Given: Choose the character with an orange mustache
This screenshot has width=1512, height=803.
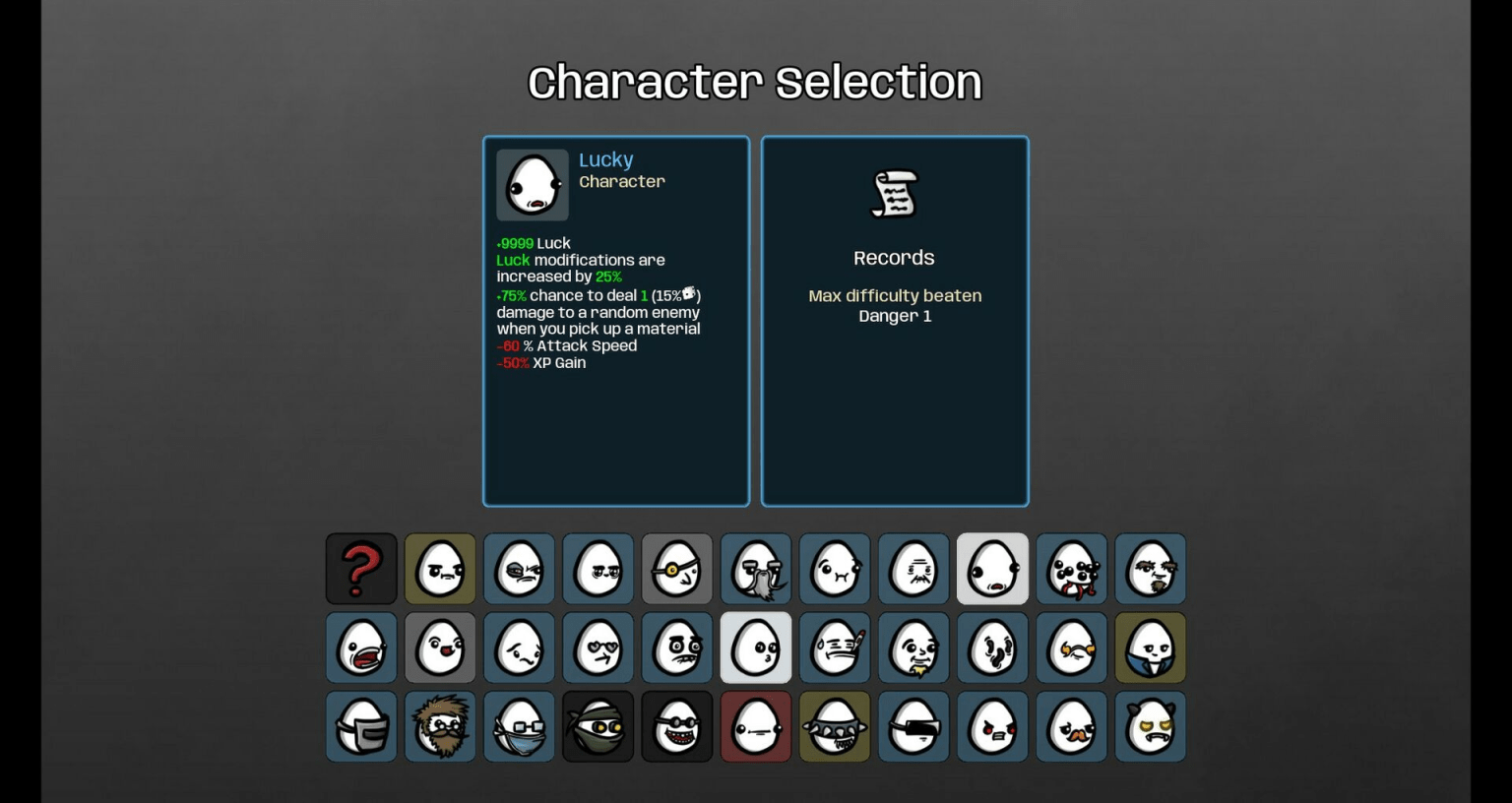Looking at the screenshot, I should [x=1071, y=726].
